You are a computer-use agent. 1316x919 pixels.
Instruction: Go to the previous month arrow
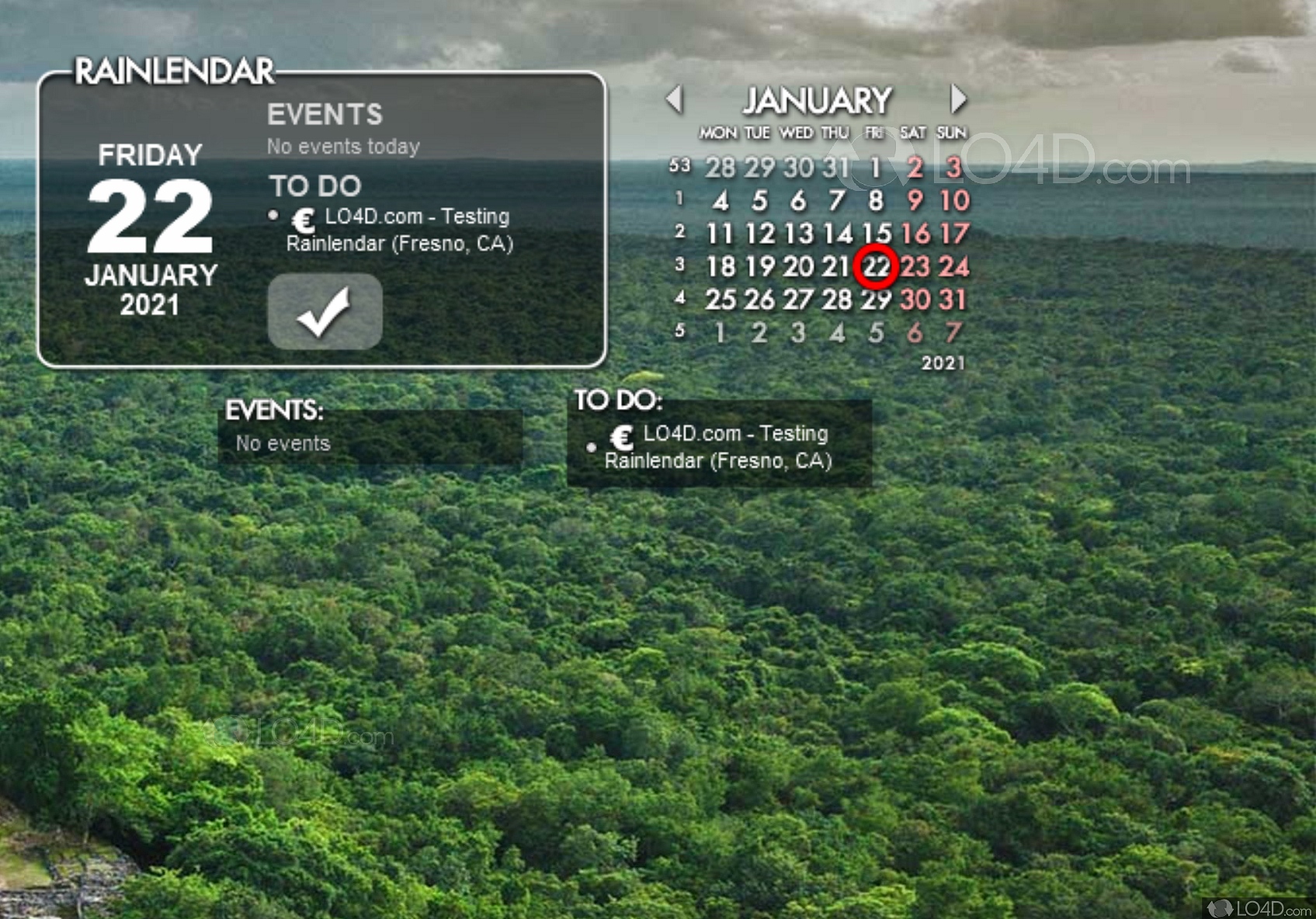[x=674, y=99]
